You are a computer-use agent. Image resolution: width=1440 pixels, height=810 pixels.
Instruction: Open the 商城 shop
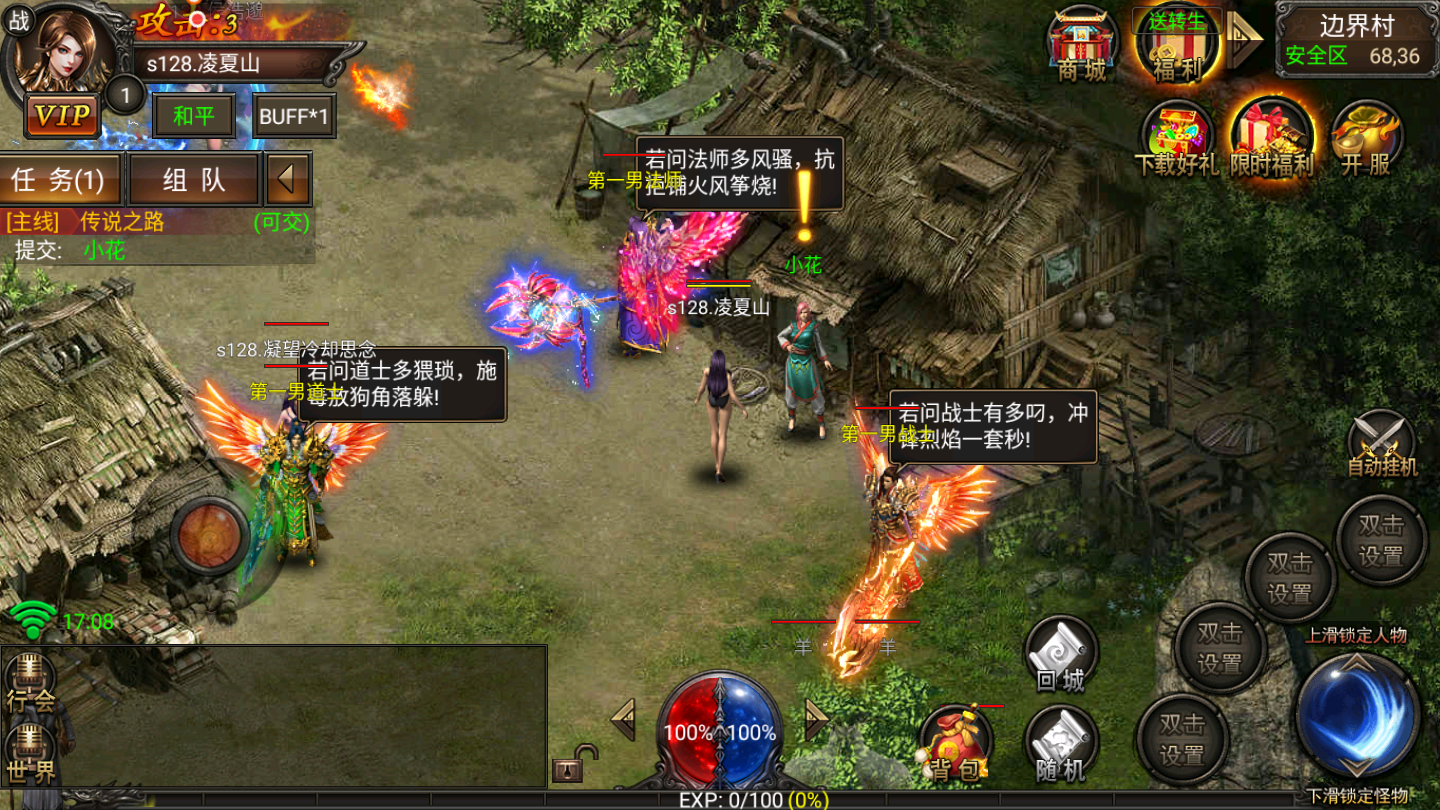coord(1082,44)
